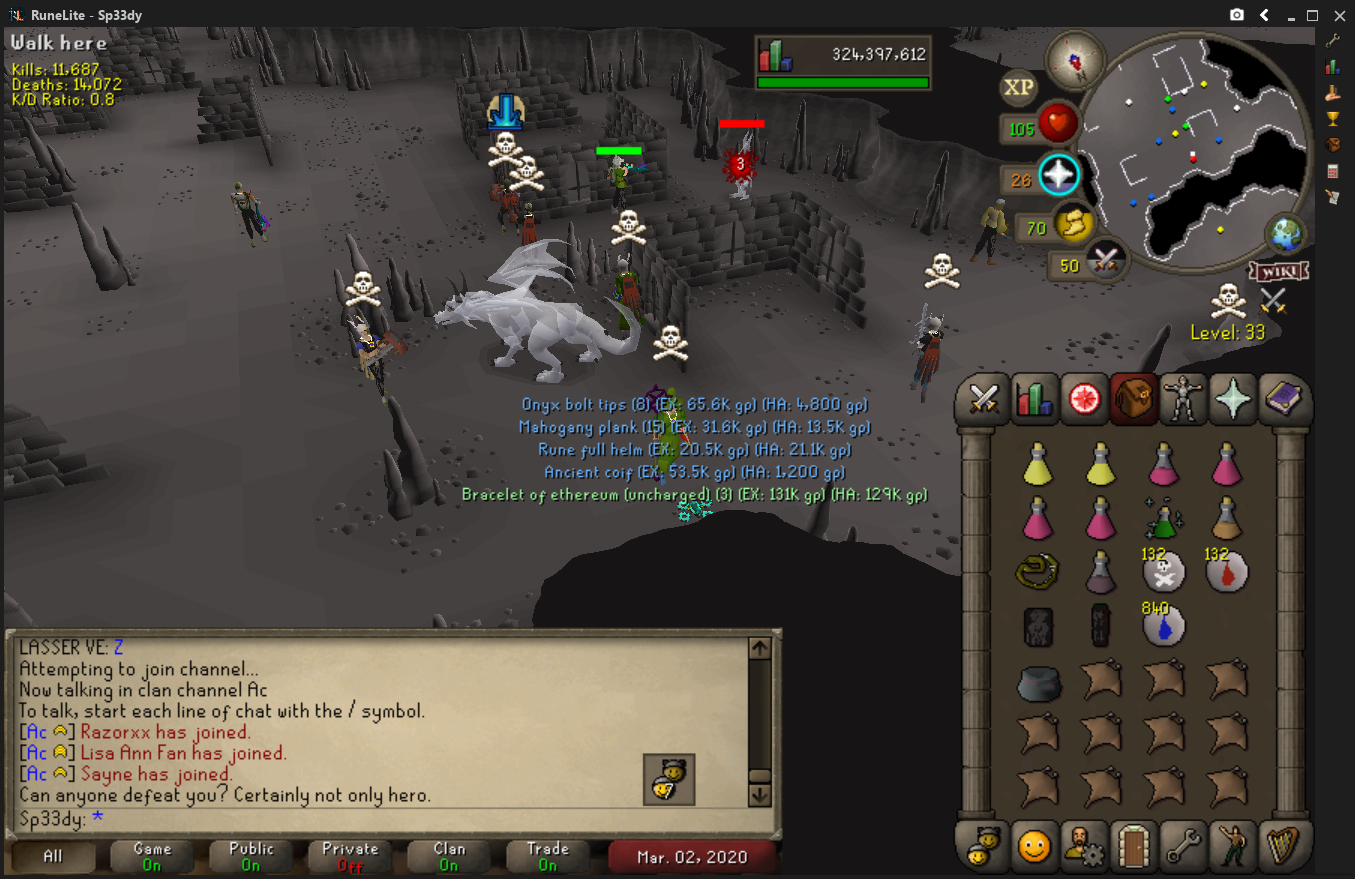Take a screenshot with RuneLite's camera button

coord(1237,15)
